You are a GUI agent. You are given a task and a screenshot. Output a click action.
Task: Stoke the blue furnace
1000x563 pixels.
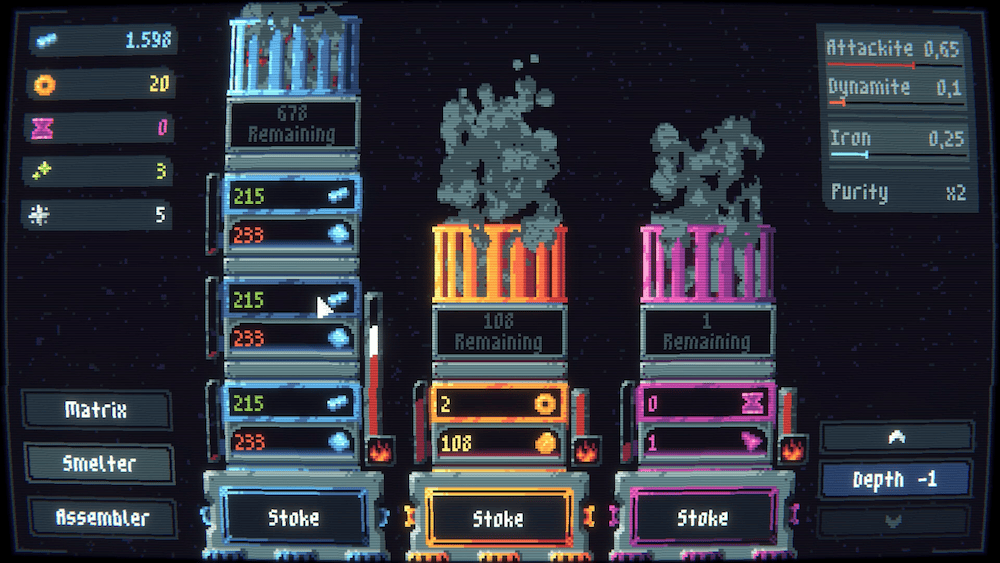click(294, 517)
